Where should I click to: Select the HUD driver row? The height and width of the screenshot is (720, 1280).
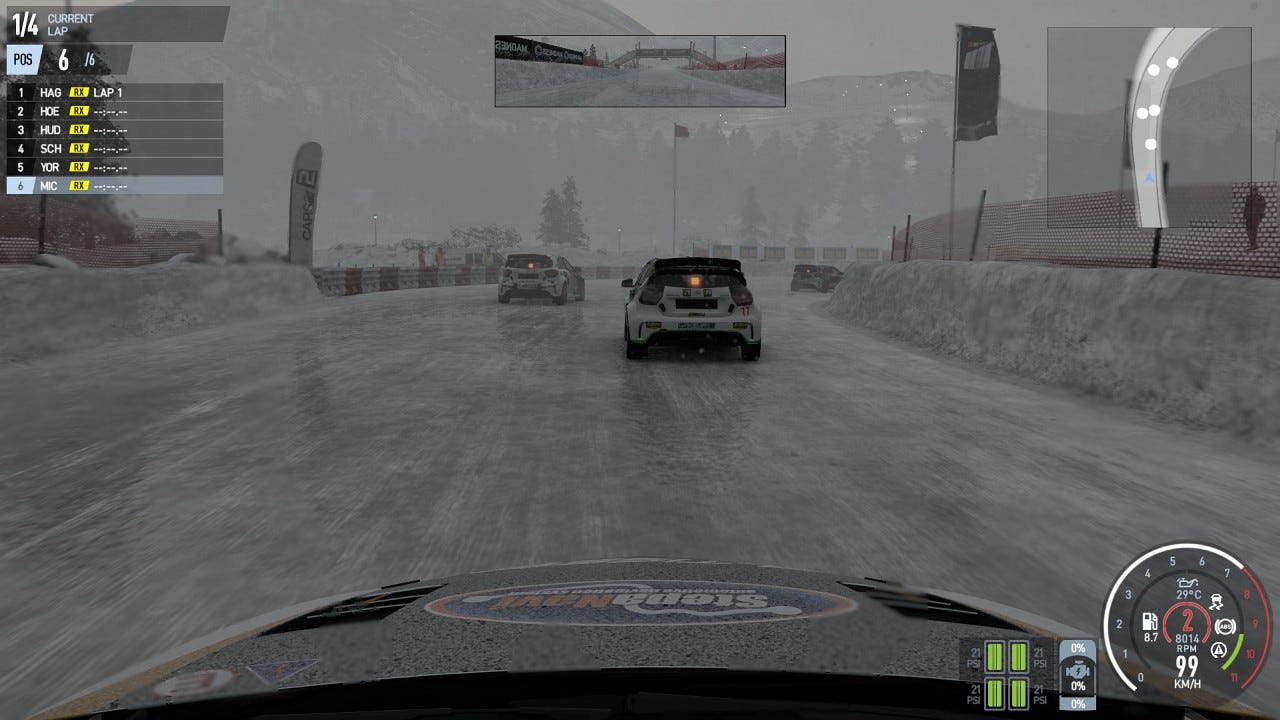click(x=114, y=130)
